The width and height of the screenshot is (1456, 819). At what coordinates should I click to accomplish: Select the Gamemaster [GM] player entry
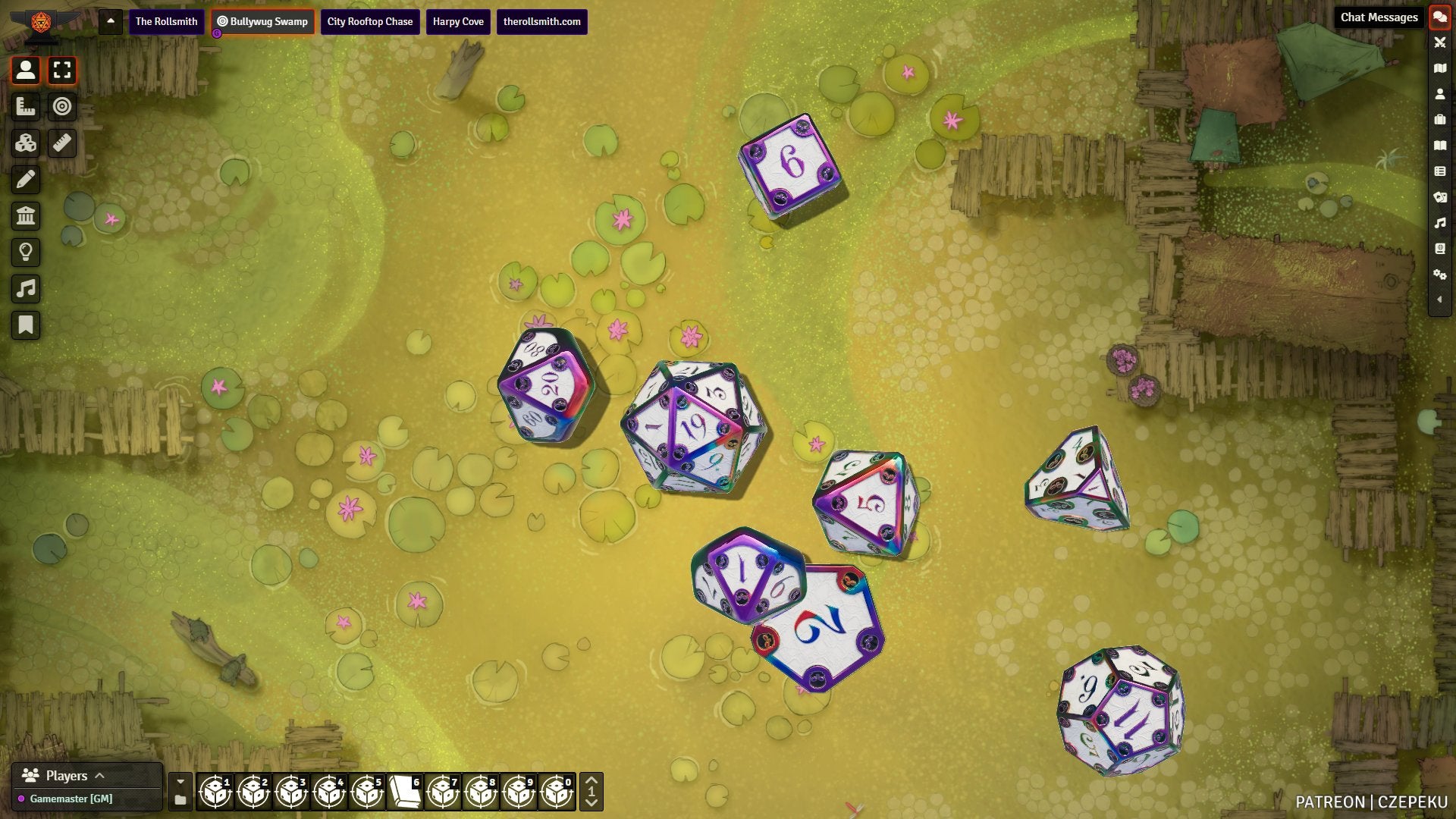(71, 799)
